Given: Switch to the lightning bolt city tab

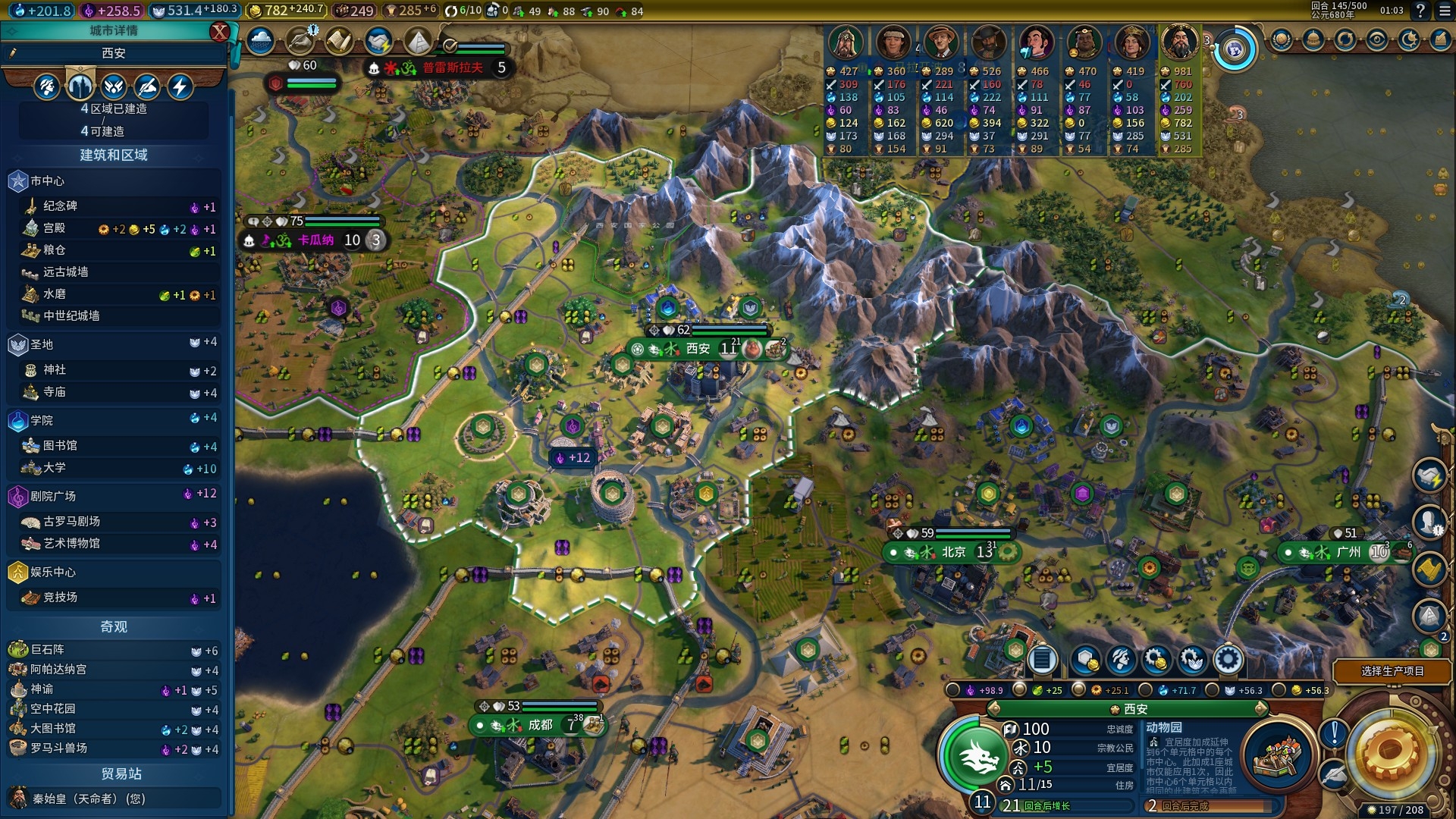Looking at the screenshot, I should [180, 86].
